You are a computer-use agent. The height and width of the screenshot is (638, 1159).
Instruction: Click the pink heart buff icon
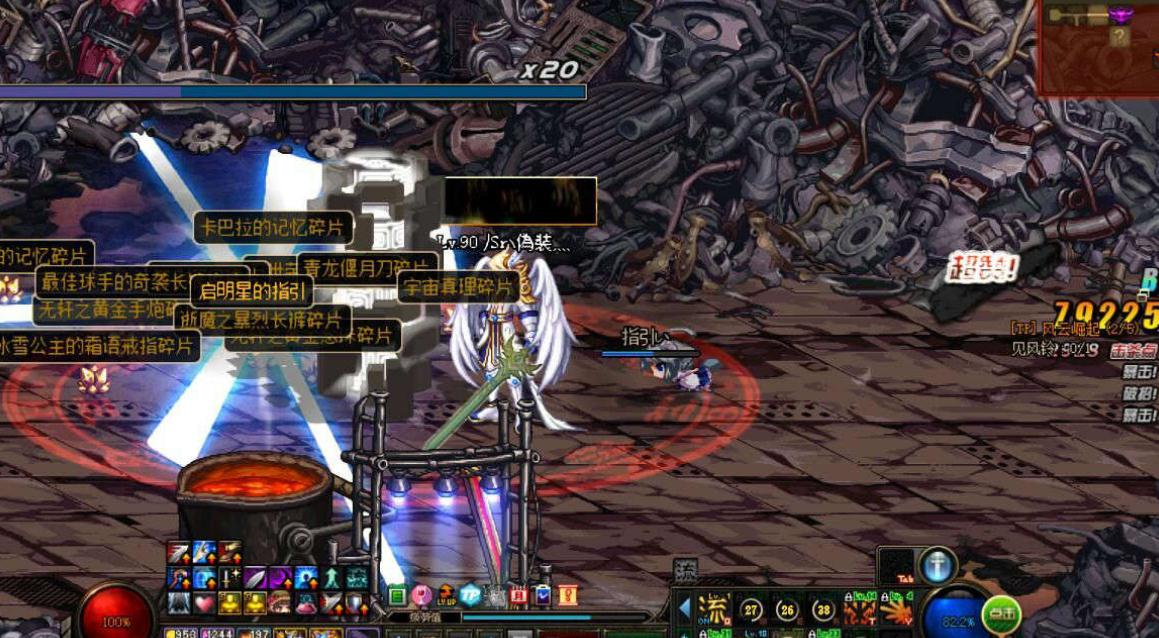click(204, 603)
